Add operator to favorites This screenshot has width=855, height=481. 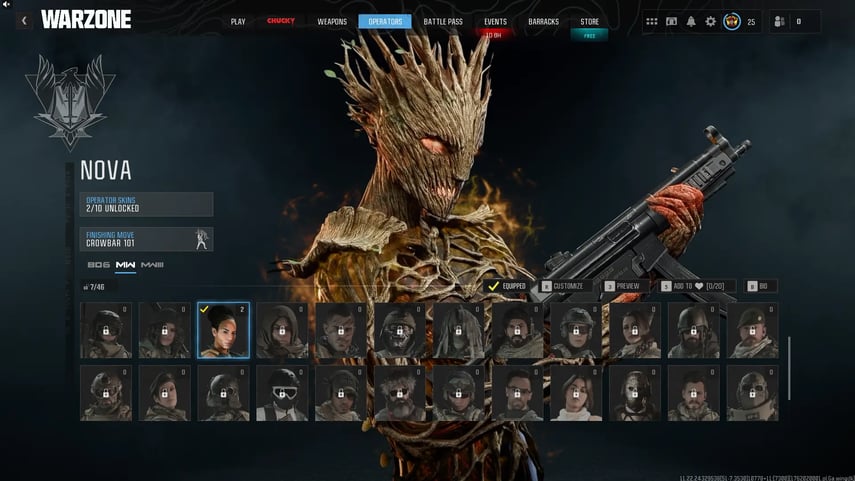698,286
